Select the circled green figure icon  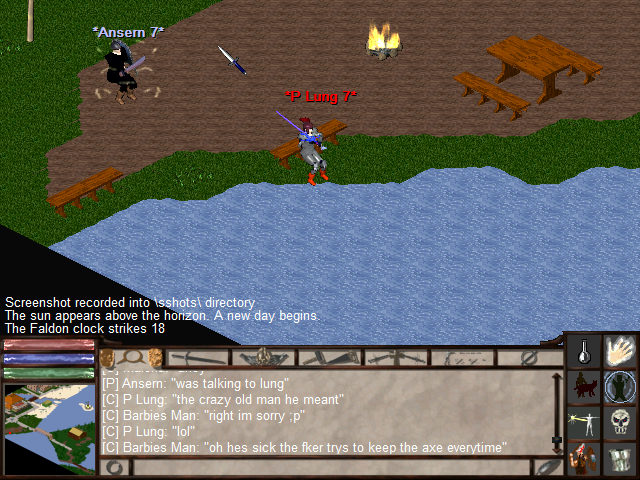pos(620,386)
